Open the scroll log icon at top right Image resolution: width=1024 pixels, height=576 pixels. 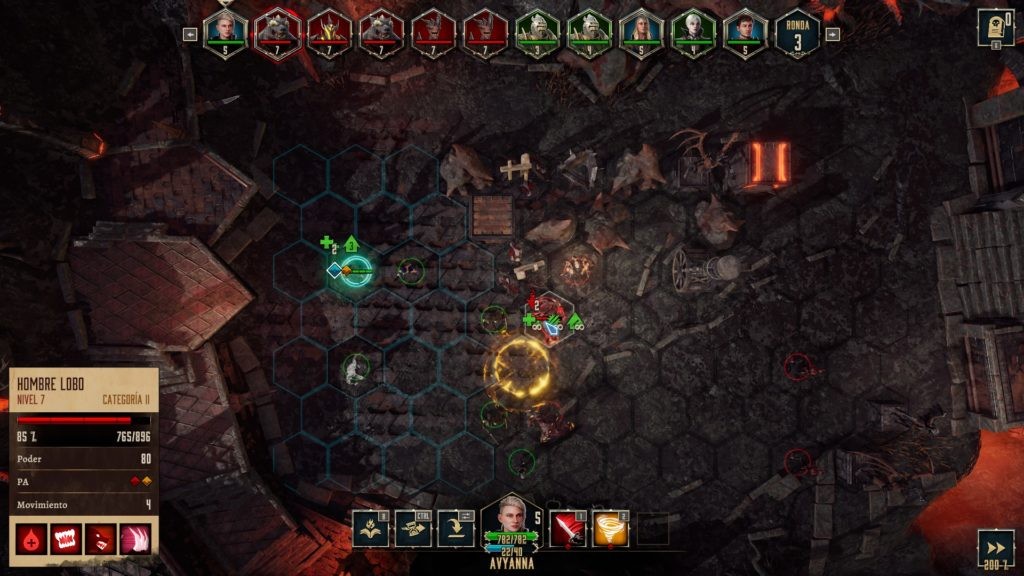994,27
